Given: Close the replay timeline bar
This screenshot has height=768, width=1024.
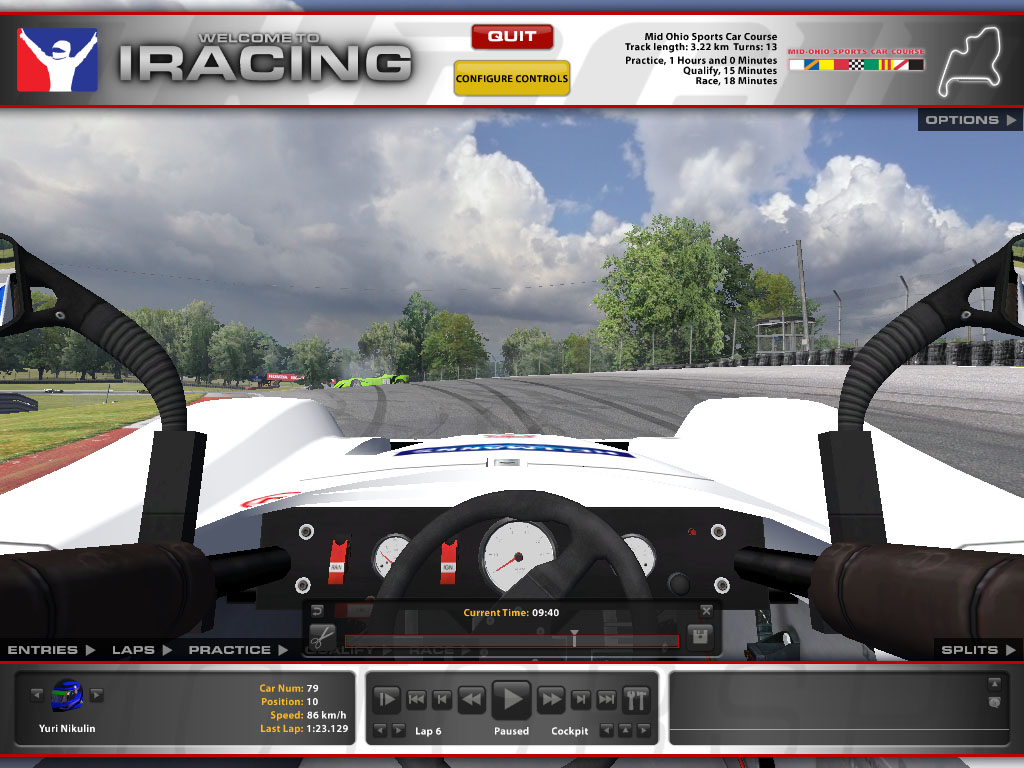Looking at the screenshot, I should pyautogui.click(x=707, y=610).
